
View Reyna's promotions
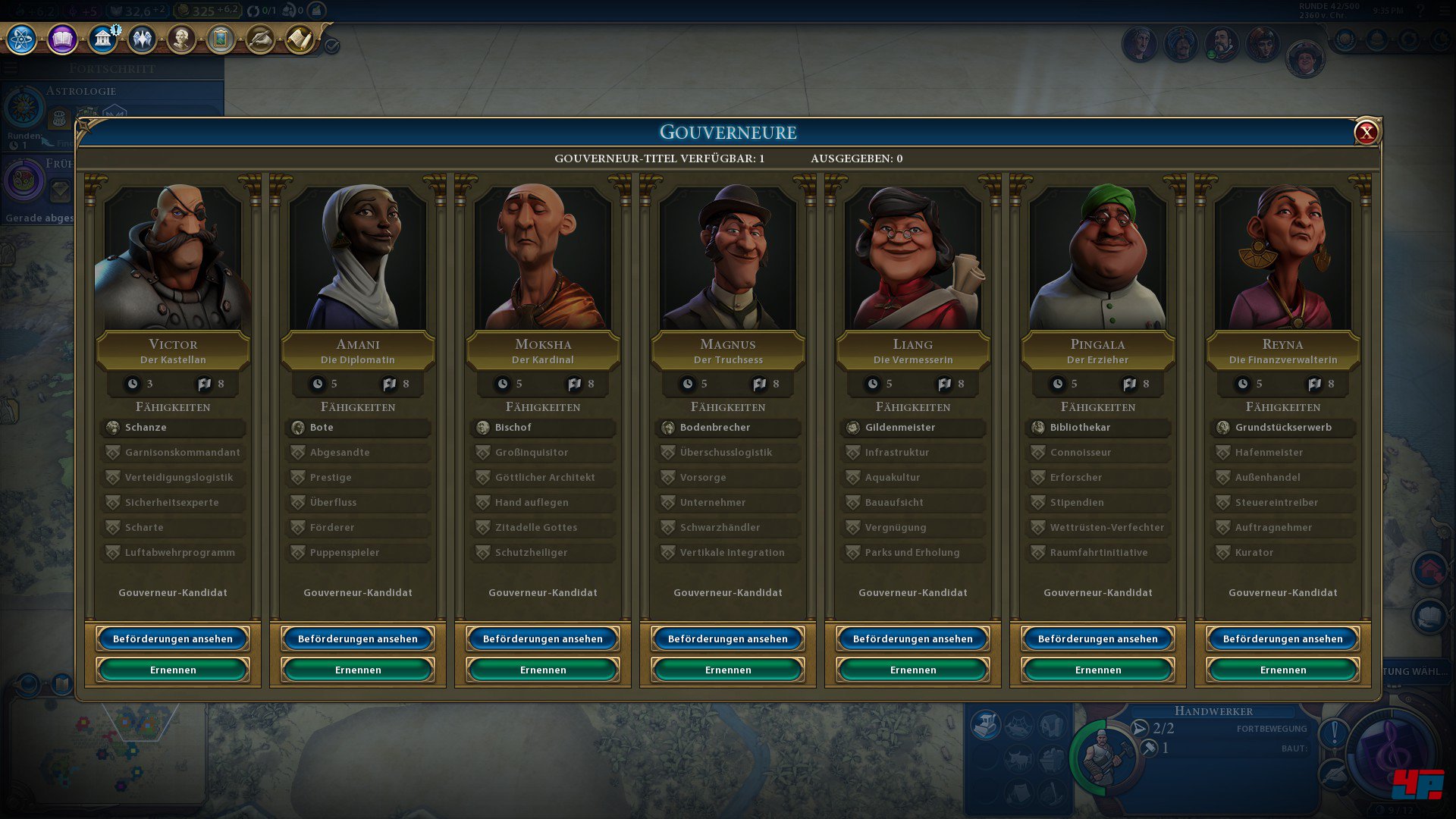[1283, 639]
